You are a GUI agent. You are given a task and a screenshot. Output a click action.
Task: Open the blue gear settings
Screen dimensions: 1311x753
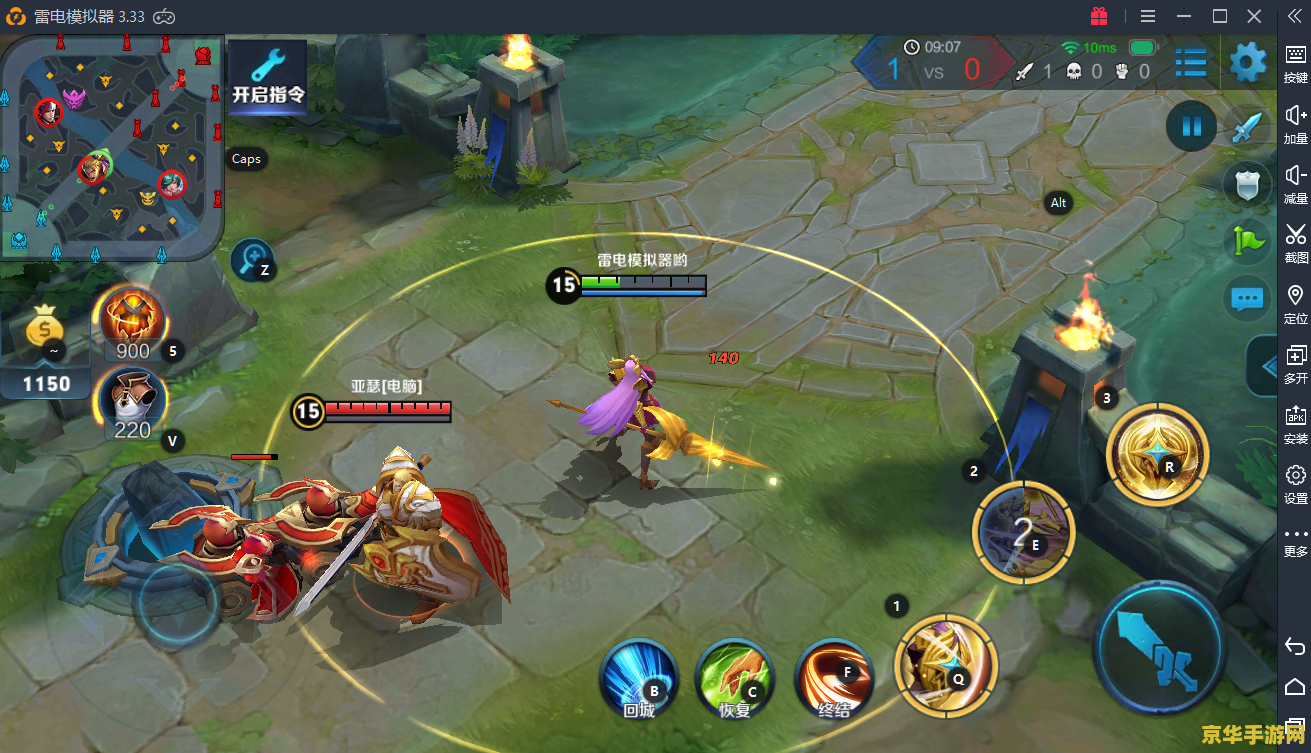tap(1247, 63)
